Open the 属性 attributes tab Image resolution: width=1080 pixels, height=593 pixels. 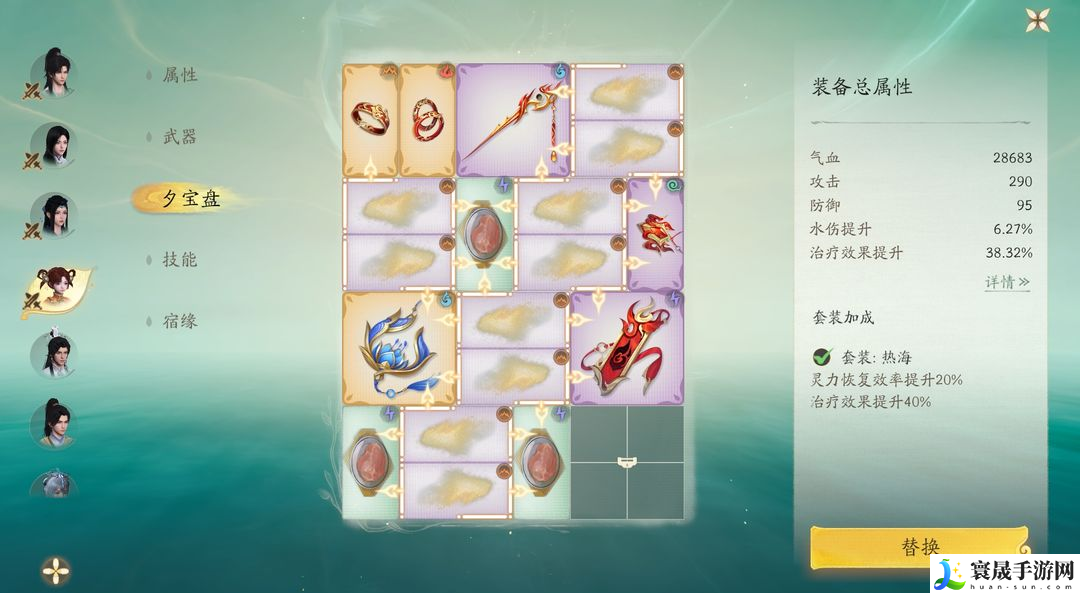pyautogui.click(x=180, y=75)
